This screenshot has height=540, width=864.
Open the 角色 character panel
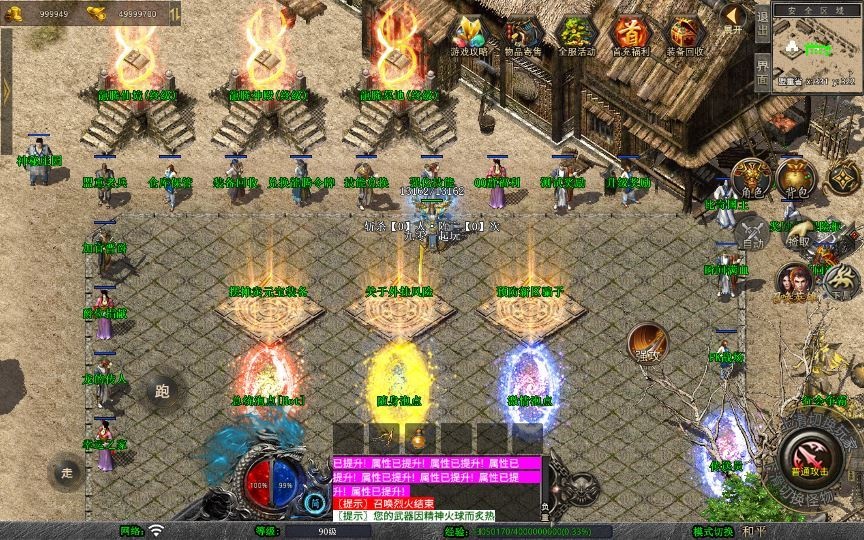click(752, 177)
